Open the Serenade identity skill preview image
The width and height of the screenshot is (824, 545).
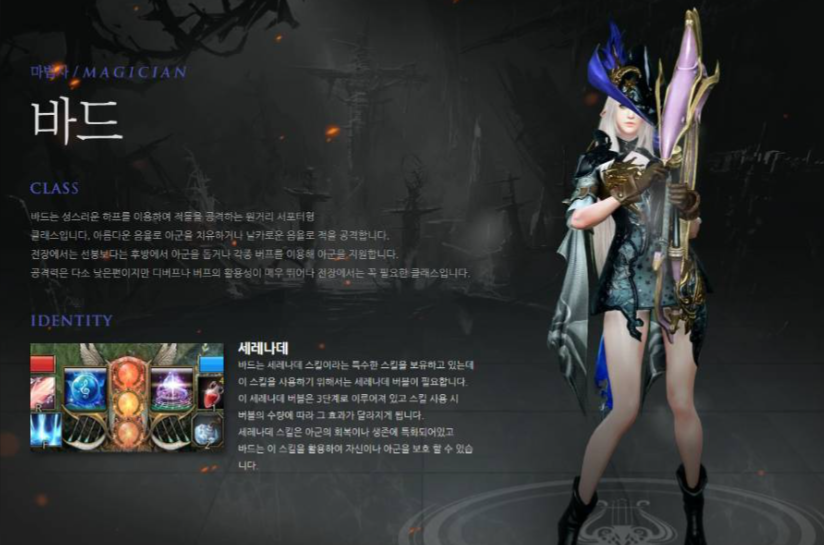[x=127, y=397]
